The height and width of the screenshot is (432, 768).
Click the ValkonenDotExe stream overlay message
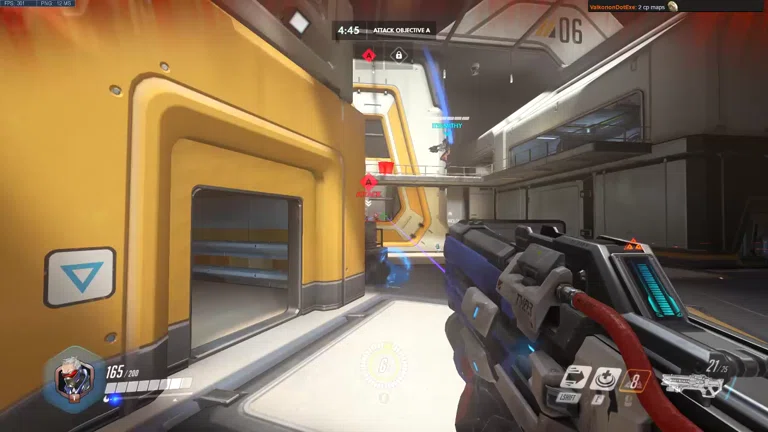632,7
